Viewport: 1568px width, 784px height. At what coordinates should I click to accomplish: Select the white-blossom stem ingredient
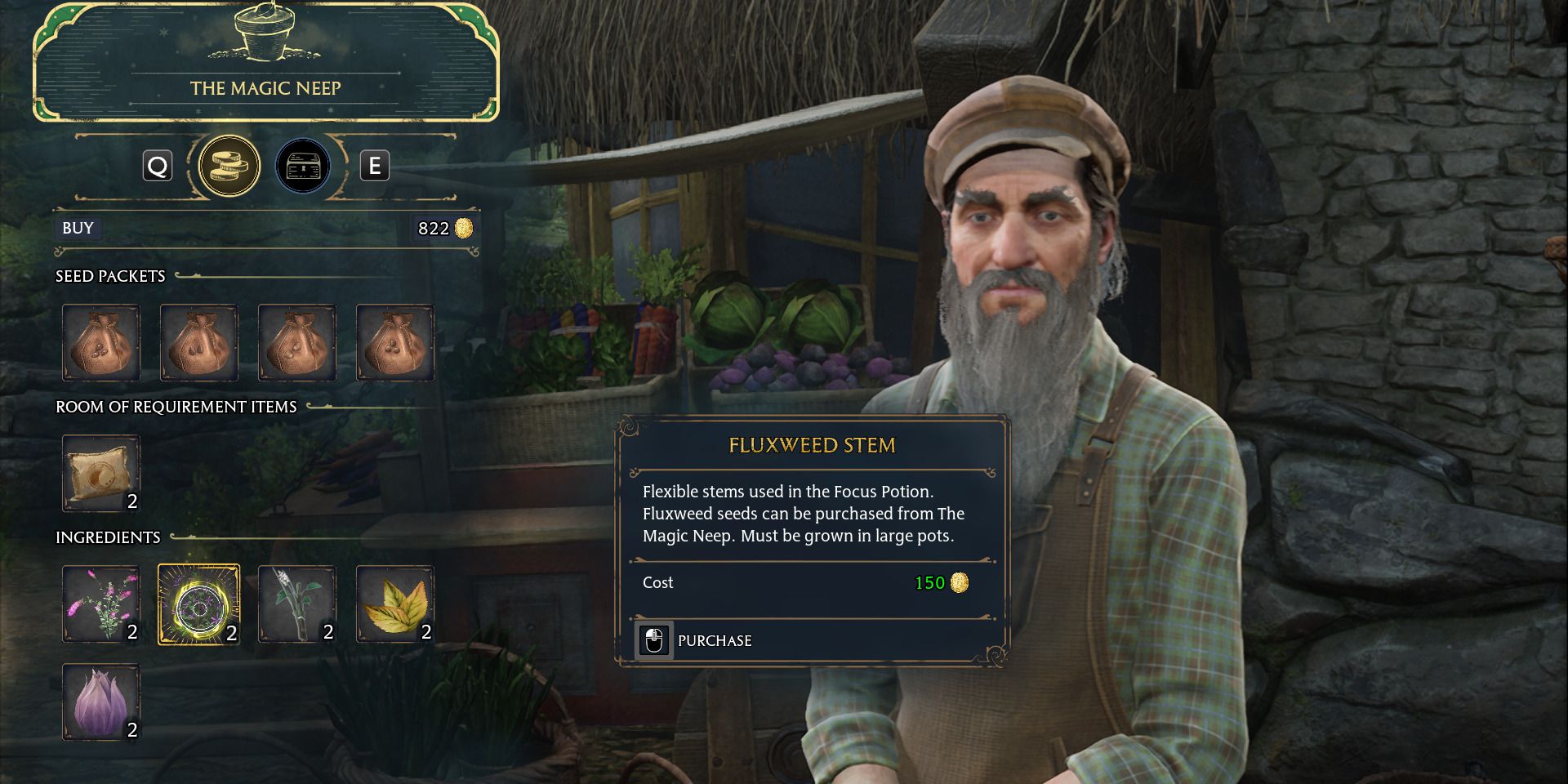297,604
